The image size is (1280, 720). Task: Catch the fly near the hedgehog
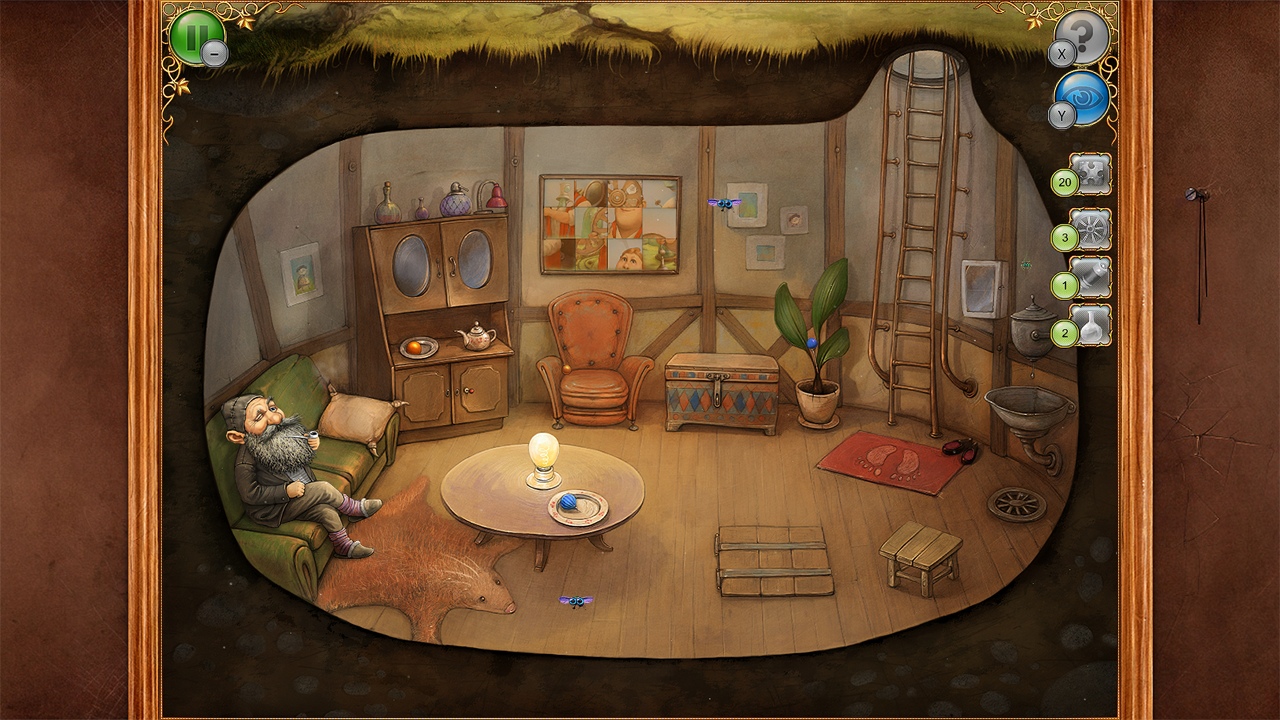(x=575, y=599)
